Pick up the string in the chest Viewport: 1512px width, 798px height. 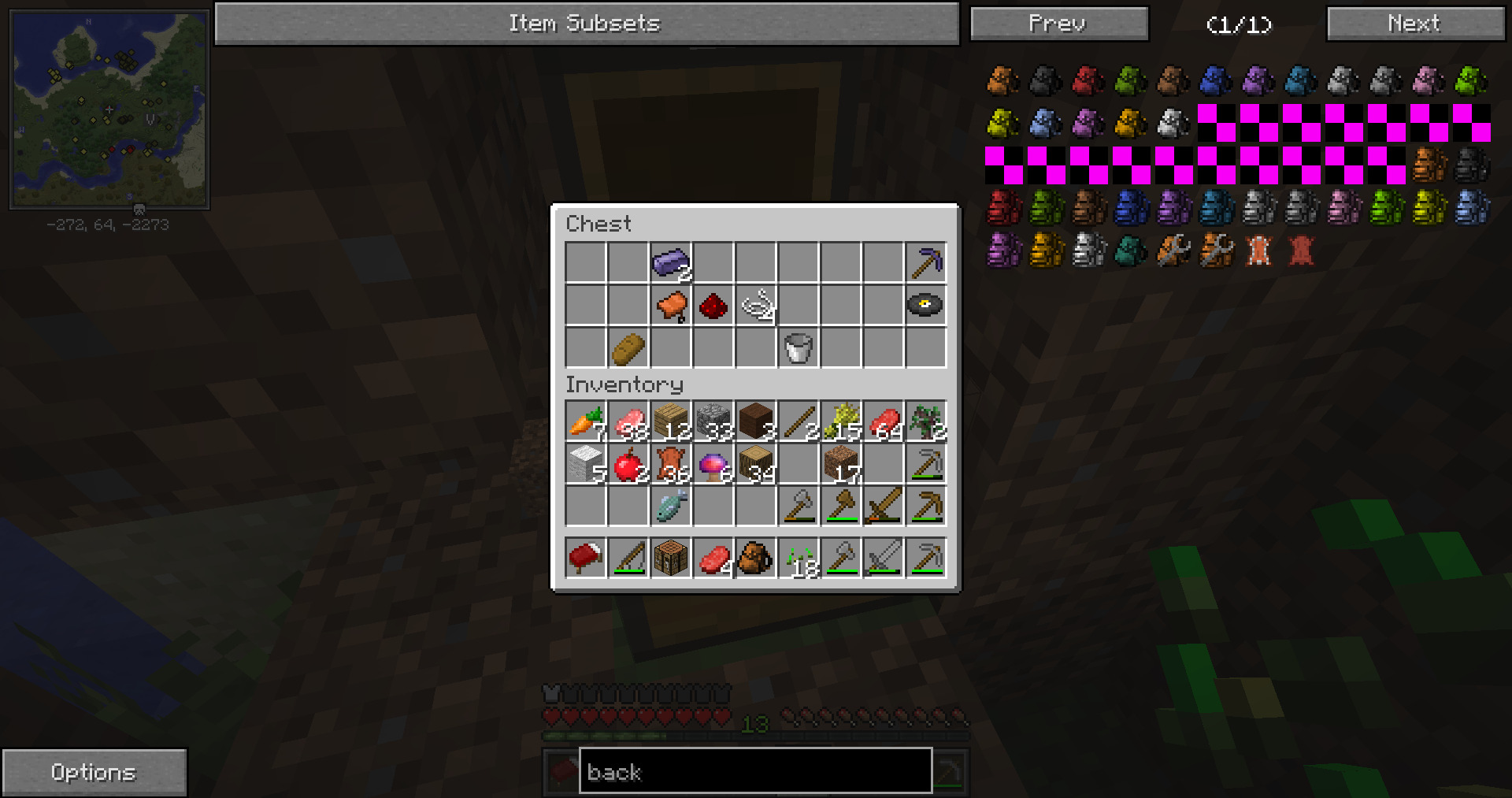point(756,305)
